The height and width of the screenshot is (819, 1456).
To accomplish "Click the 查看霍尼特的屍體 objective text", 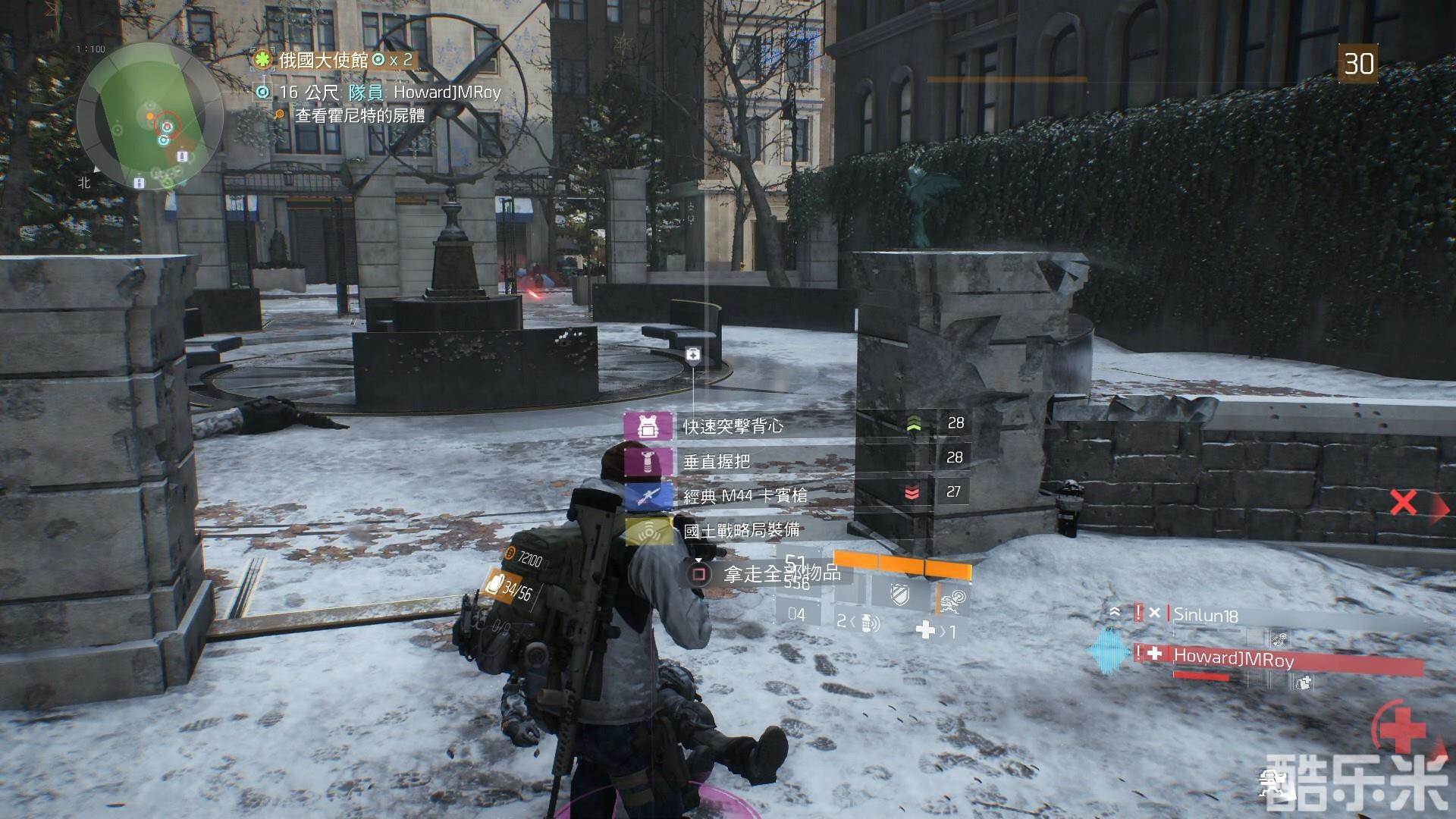I will pos(359,116).
